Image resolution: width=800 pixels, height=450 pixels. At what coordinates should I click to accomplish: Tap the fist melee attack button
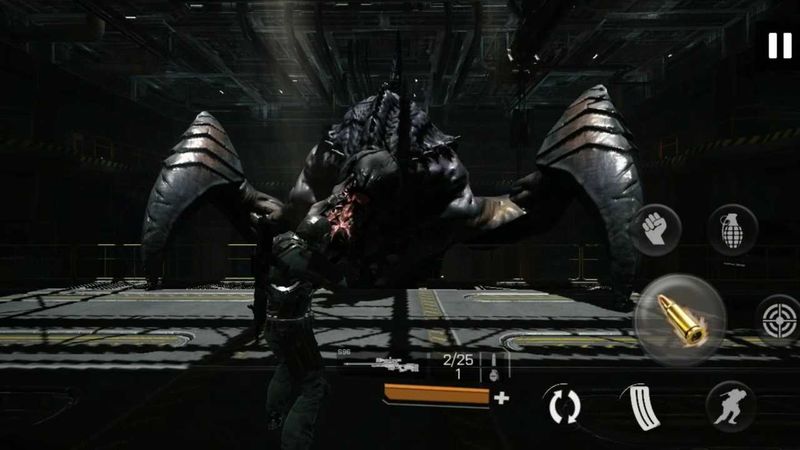click(657, 229)
